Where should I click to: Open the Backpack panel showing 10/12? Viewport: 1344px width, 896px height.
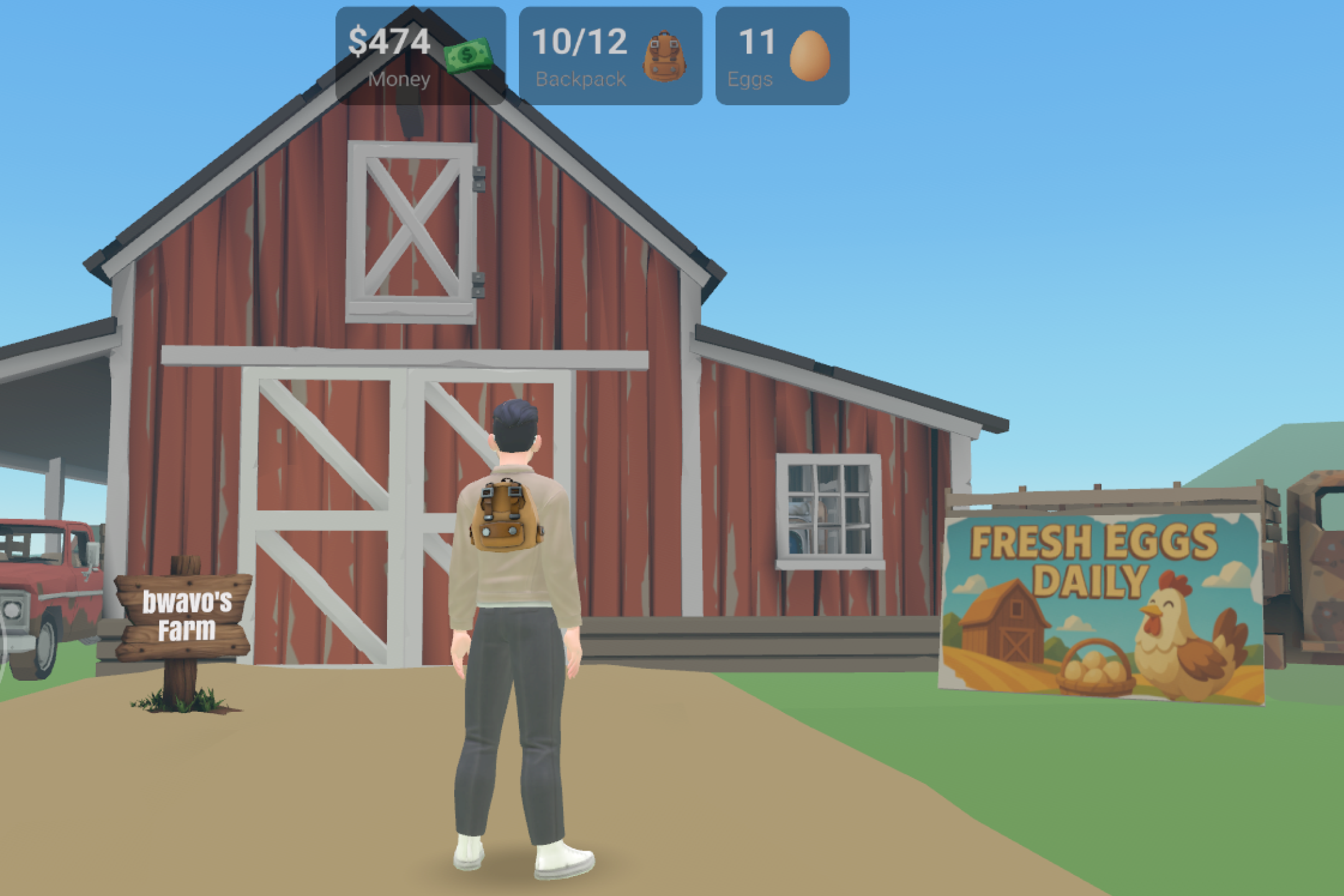610,56
